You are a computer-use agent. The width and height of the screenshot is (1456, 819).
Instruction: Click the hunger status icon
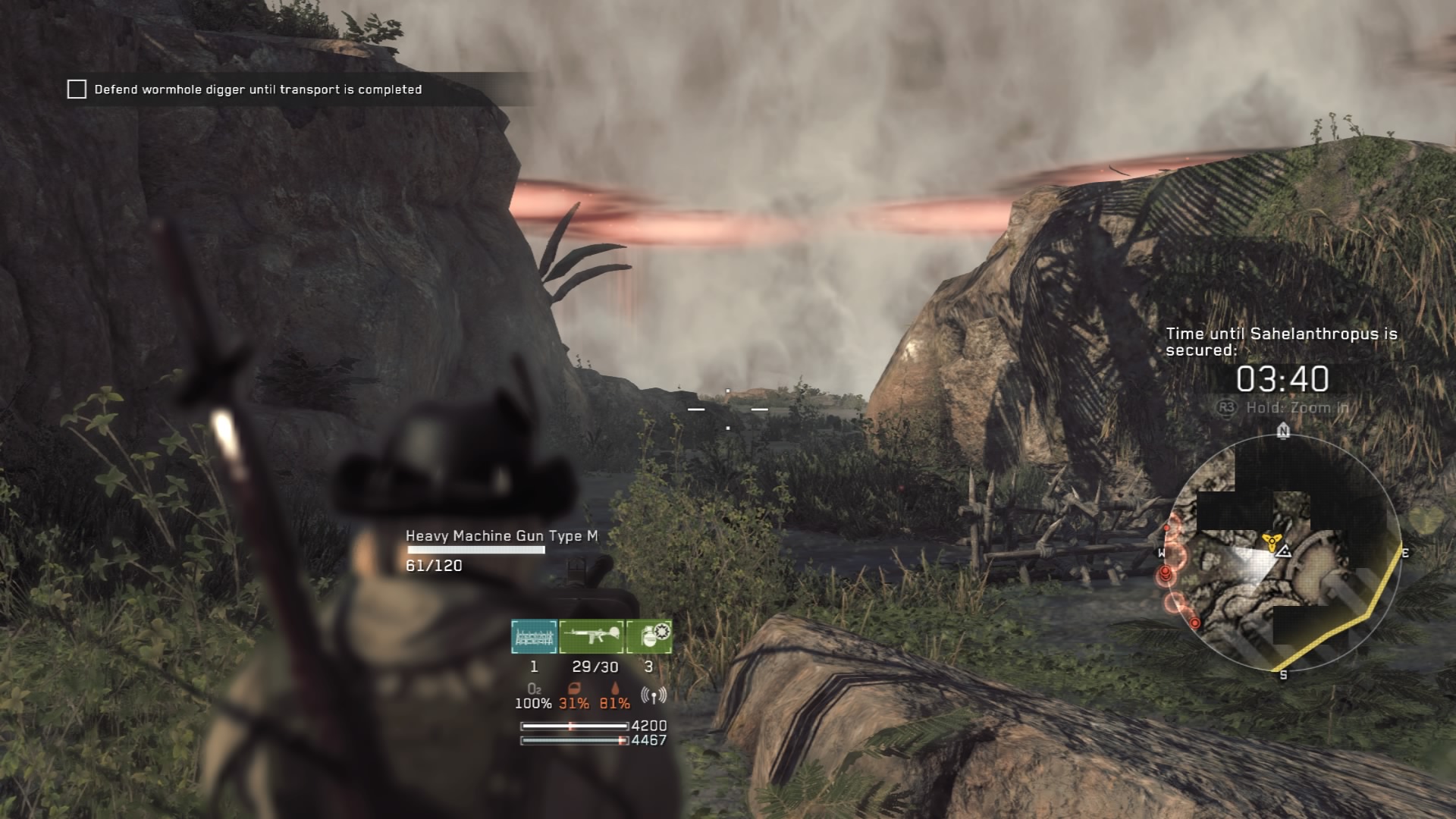(x=573, y=689)
